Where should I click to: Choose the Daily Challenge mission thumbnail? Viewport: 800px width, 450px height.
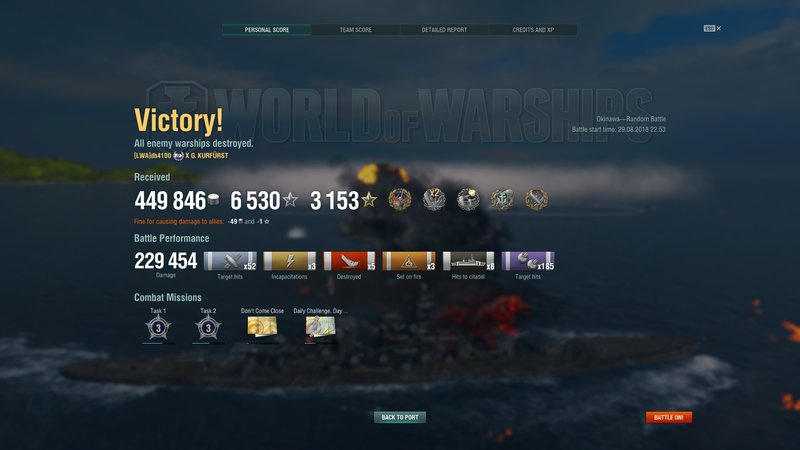tap(320, 327)
